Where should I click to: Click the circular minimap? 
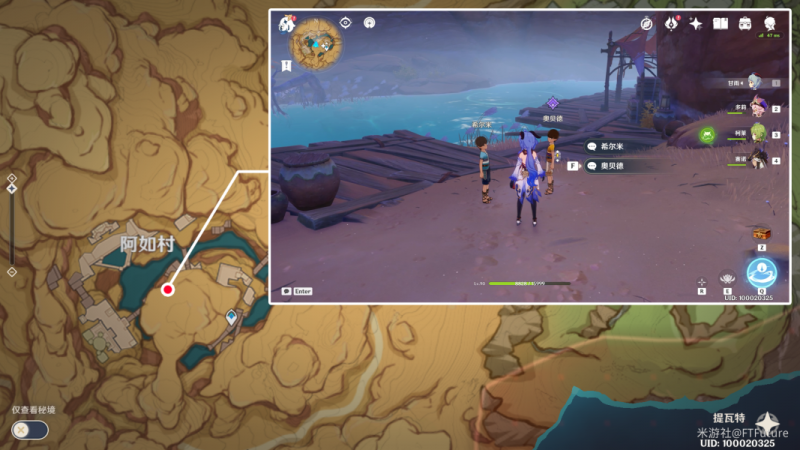tap(316, 42)
